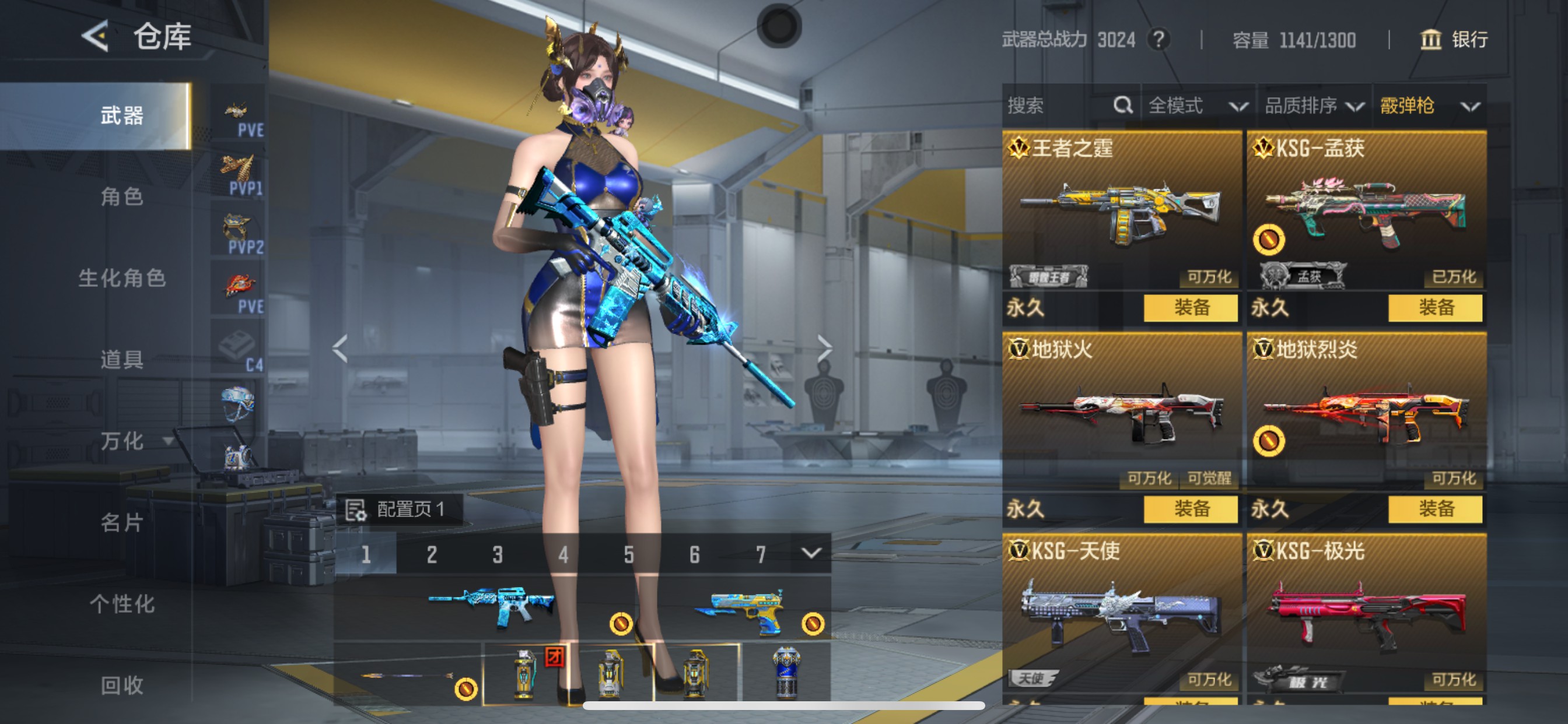Viewport: 1568px width, 724px height.
Task: Open the 银行 bank
Action: coord(1455,40)
